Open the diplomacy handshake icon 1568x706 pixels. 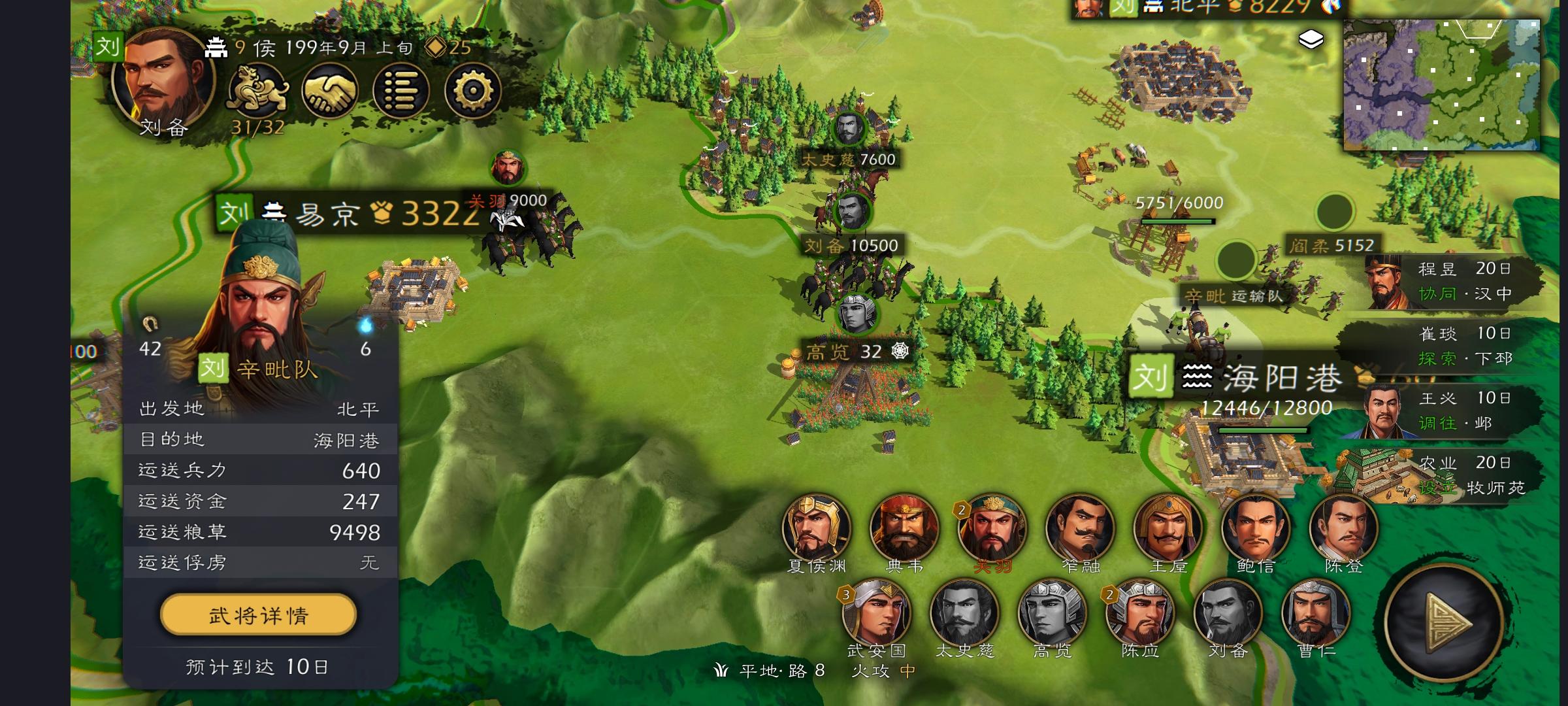tap(329, 91)
